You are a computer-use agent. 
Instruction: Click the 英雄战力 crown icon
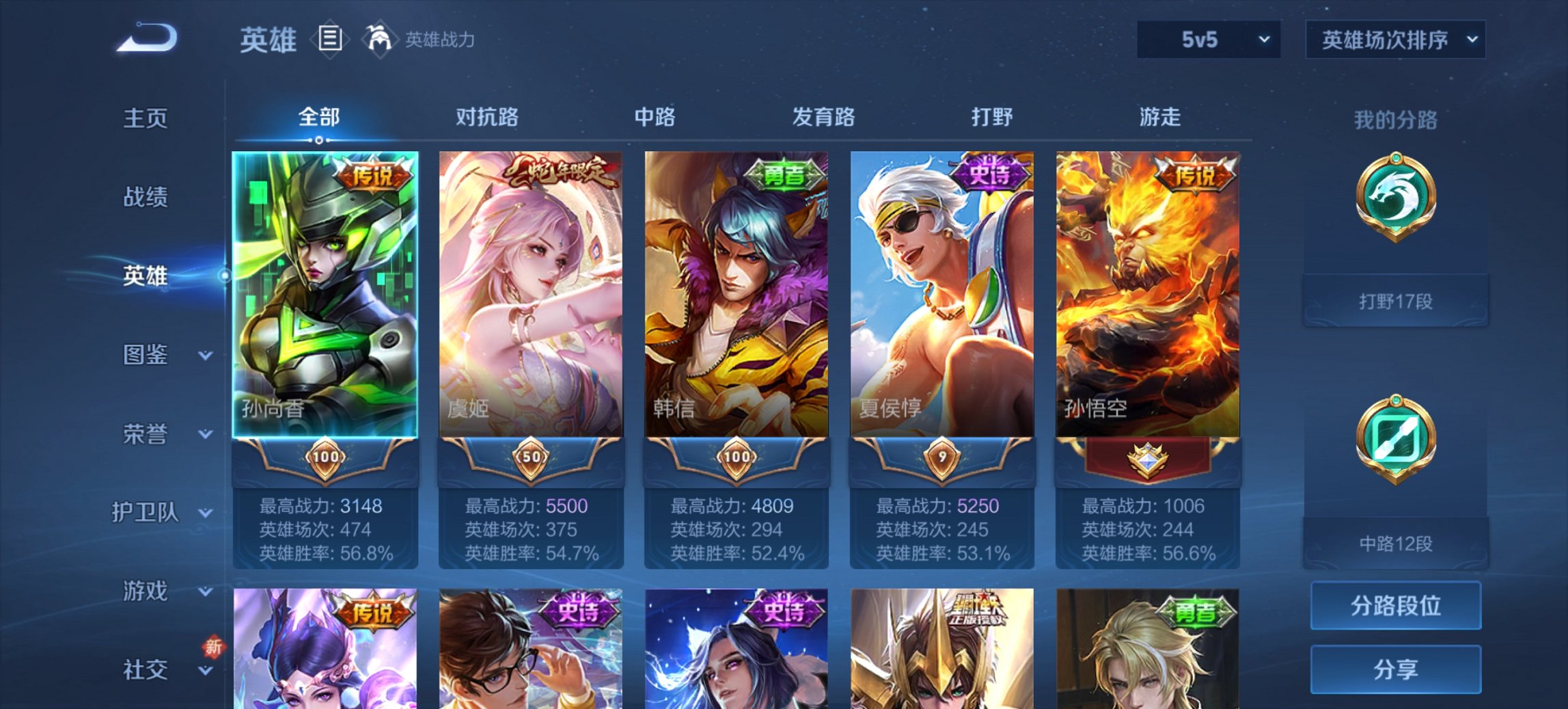pyautogui.click(x=379, y=38)
